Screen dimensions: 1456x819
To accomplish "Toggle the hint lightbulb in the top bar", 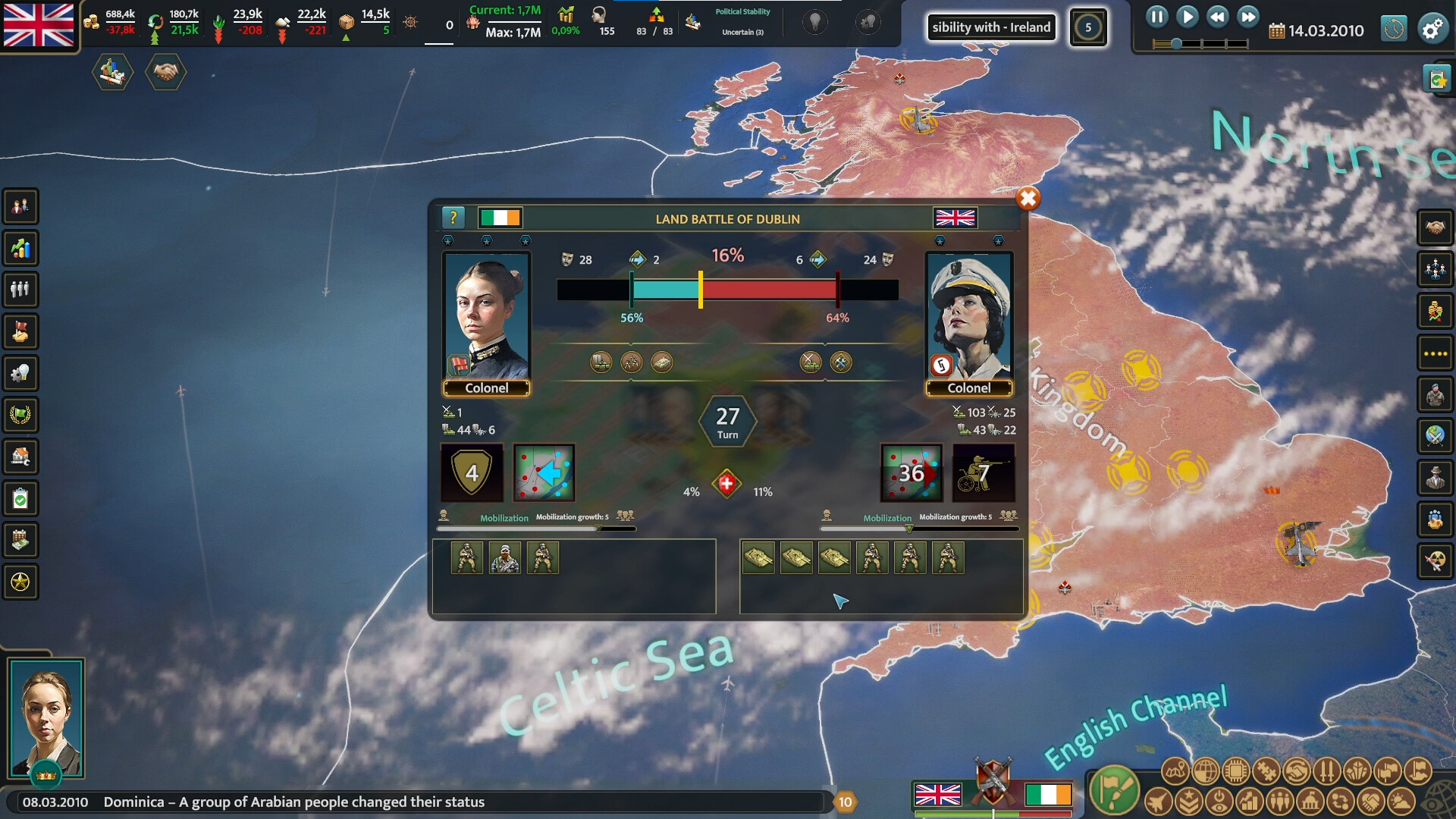I will [814, 21].
